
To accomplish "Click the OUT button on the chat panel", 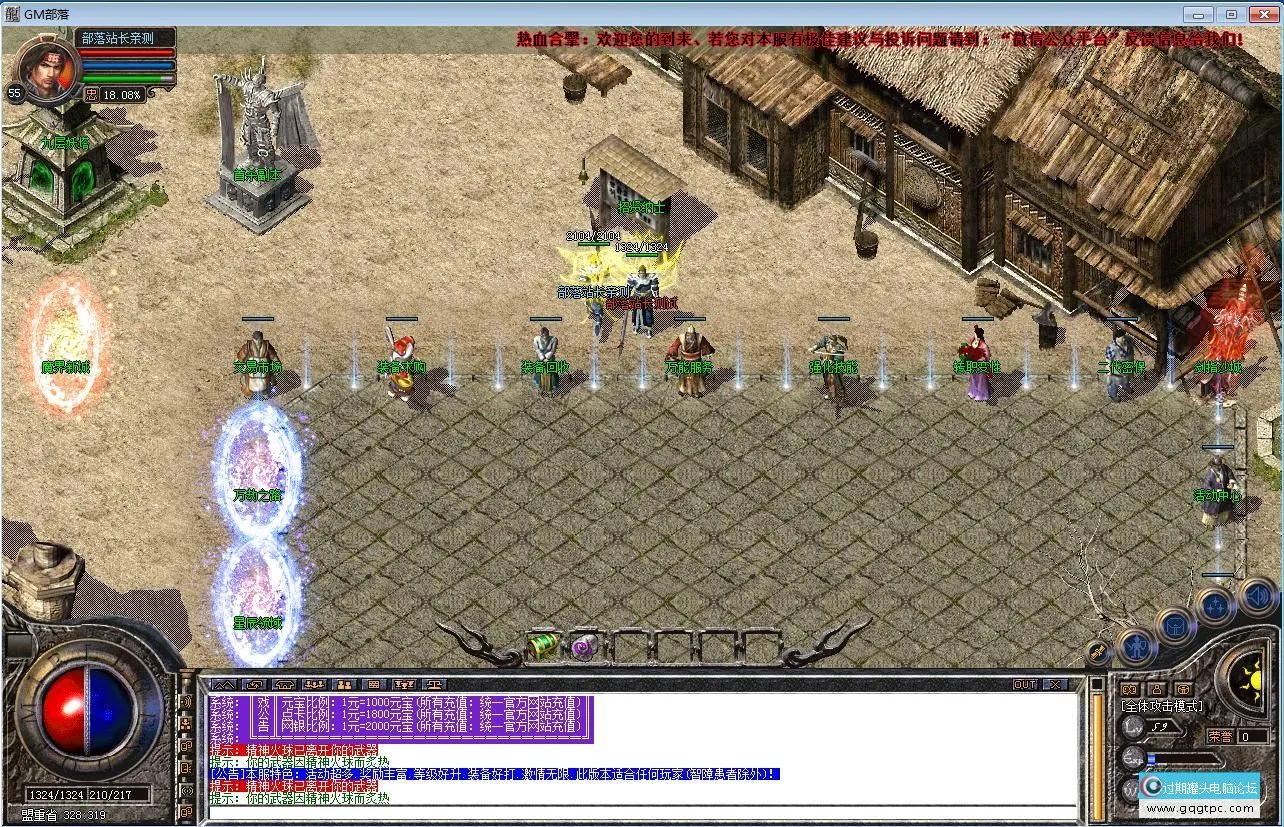I will pos(1025,685).
